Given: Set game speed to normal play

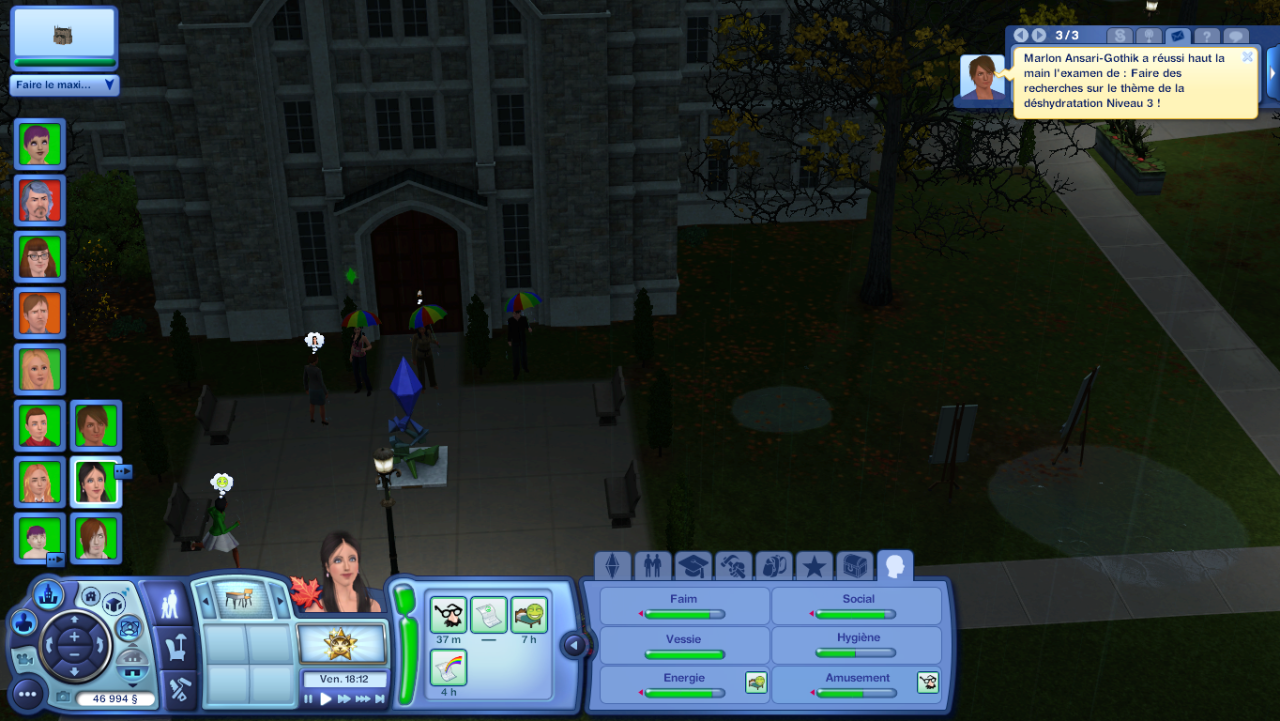Looking at the screenshot, I should pyautogui.click(x=326, y=699).
